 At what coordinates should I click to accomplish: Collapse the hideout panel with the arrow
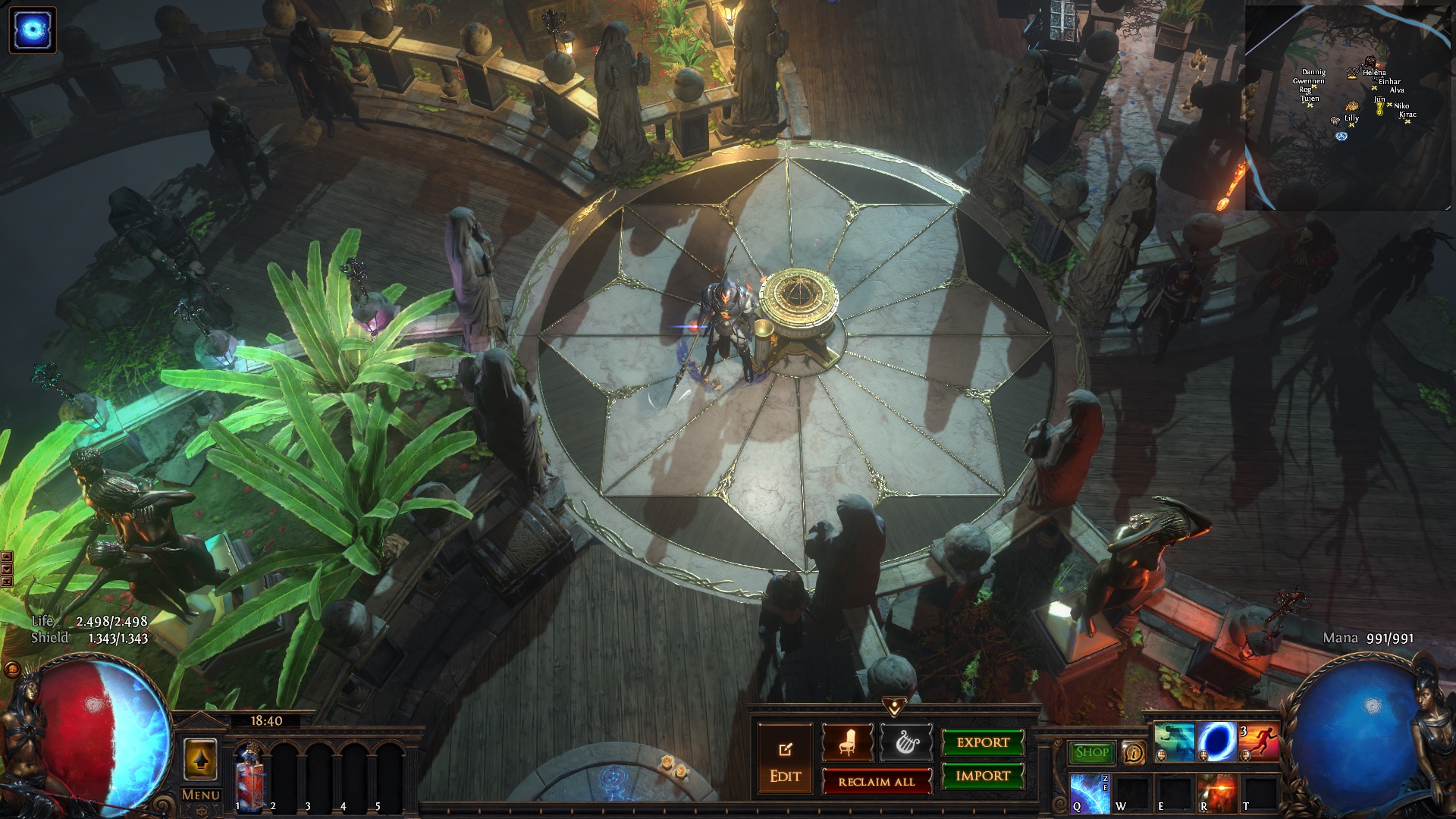894,707
